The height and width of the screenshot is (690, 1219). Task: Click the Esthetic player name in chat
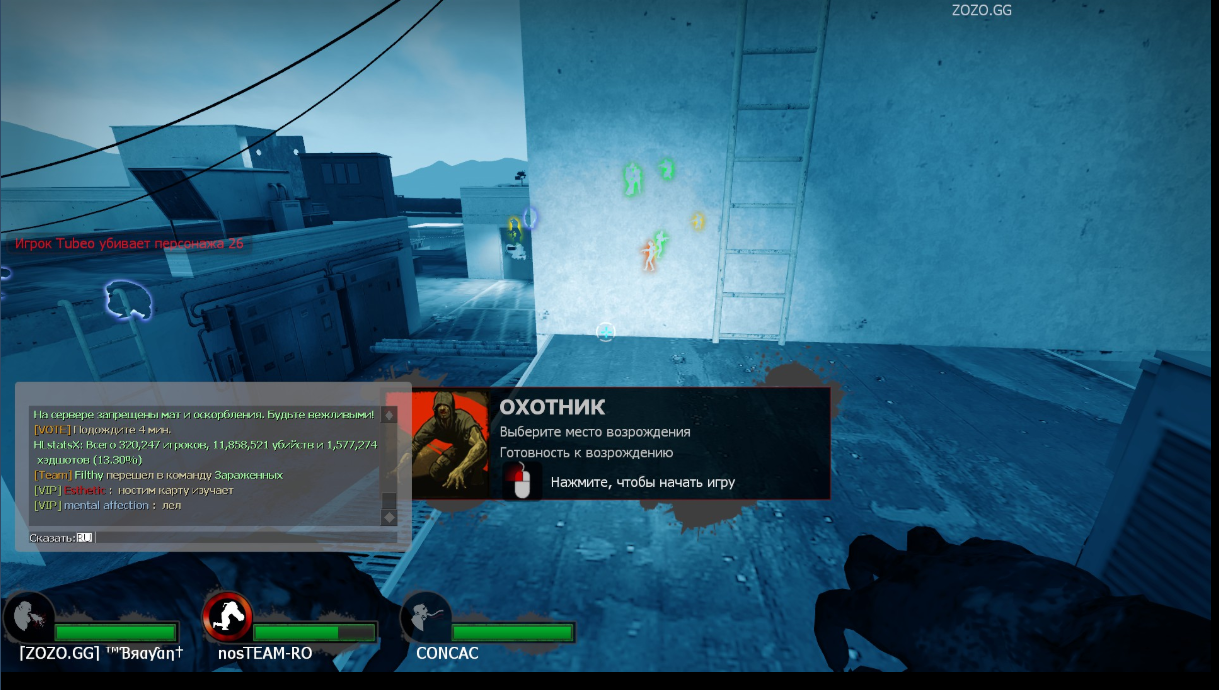[x=84, y=490]
